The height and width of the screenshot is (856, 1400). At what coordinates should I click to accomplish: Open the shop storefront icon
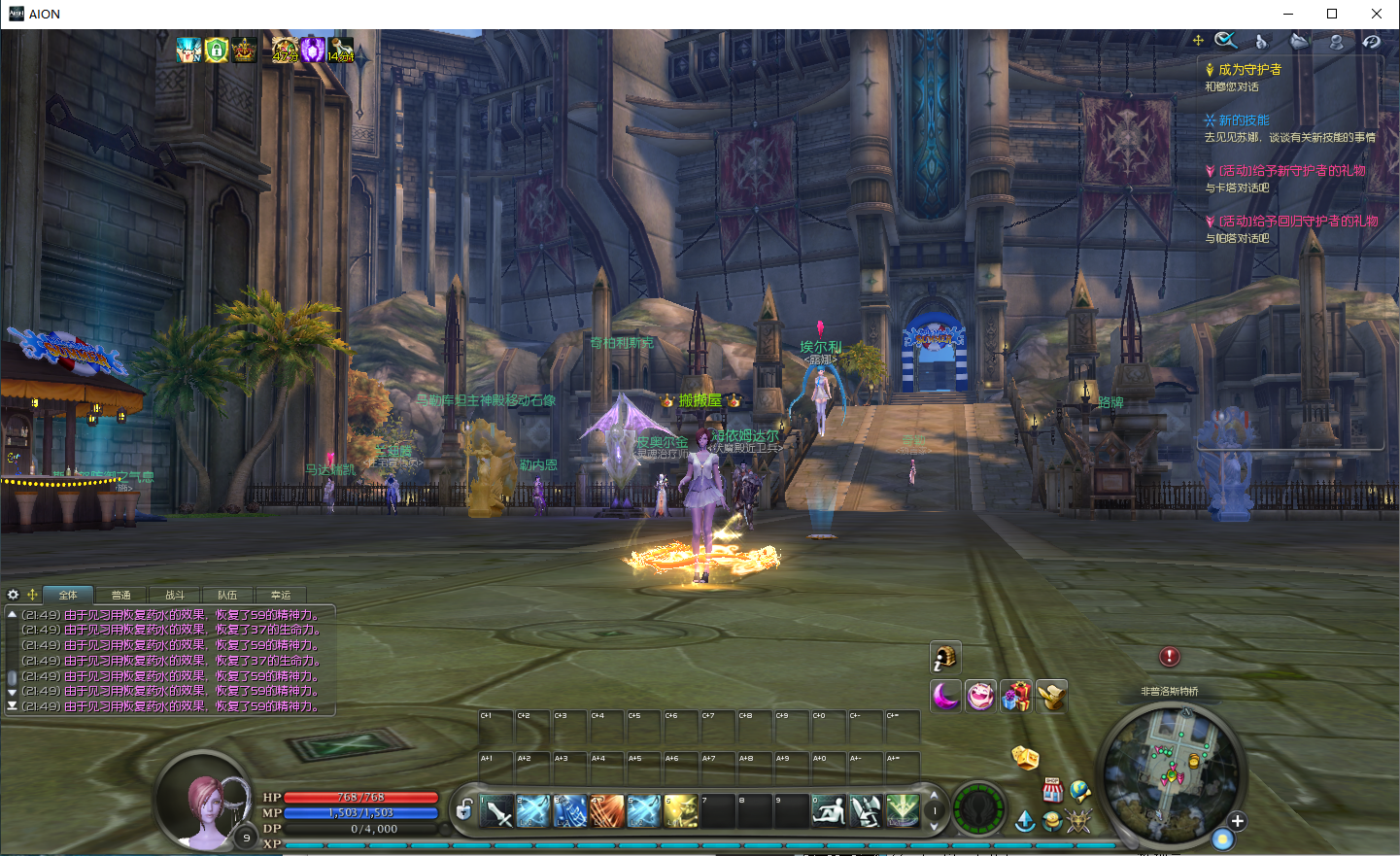[x=1052, y=789]
